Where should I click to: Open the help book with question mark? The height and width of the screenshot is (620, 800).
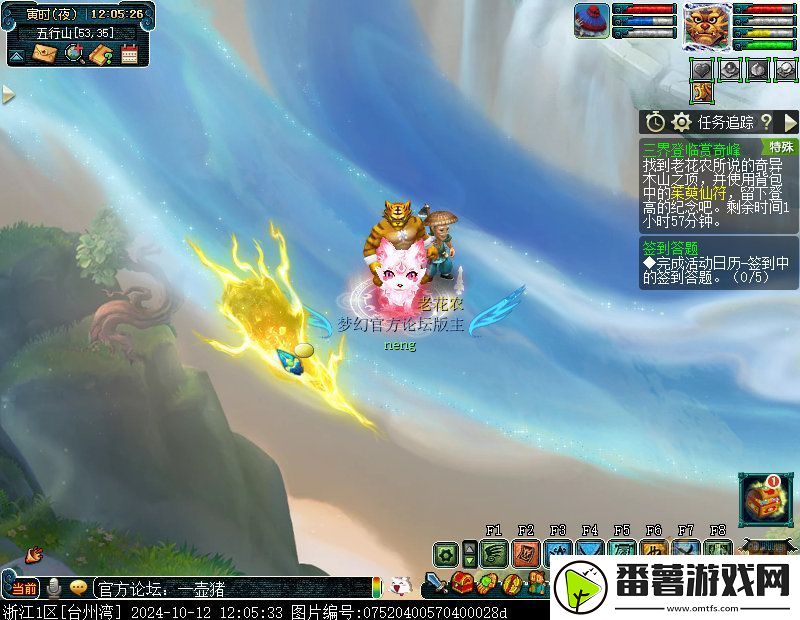(x=100, y=54)
